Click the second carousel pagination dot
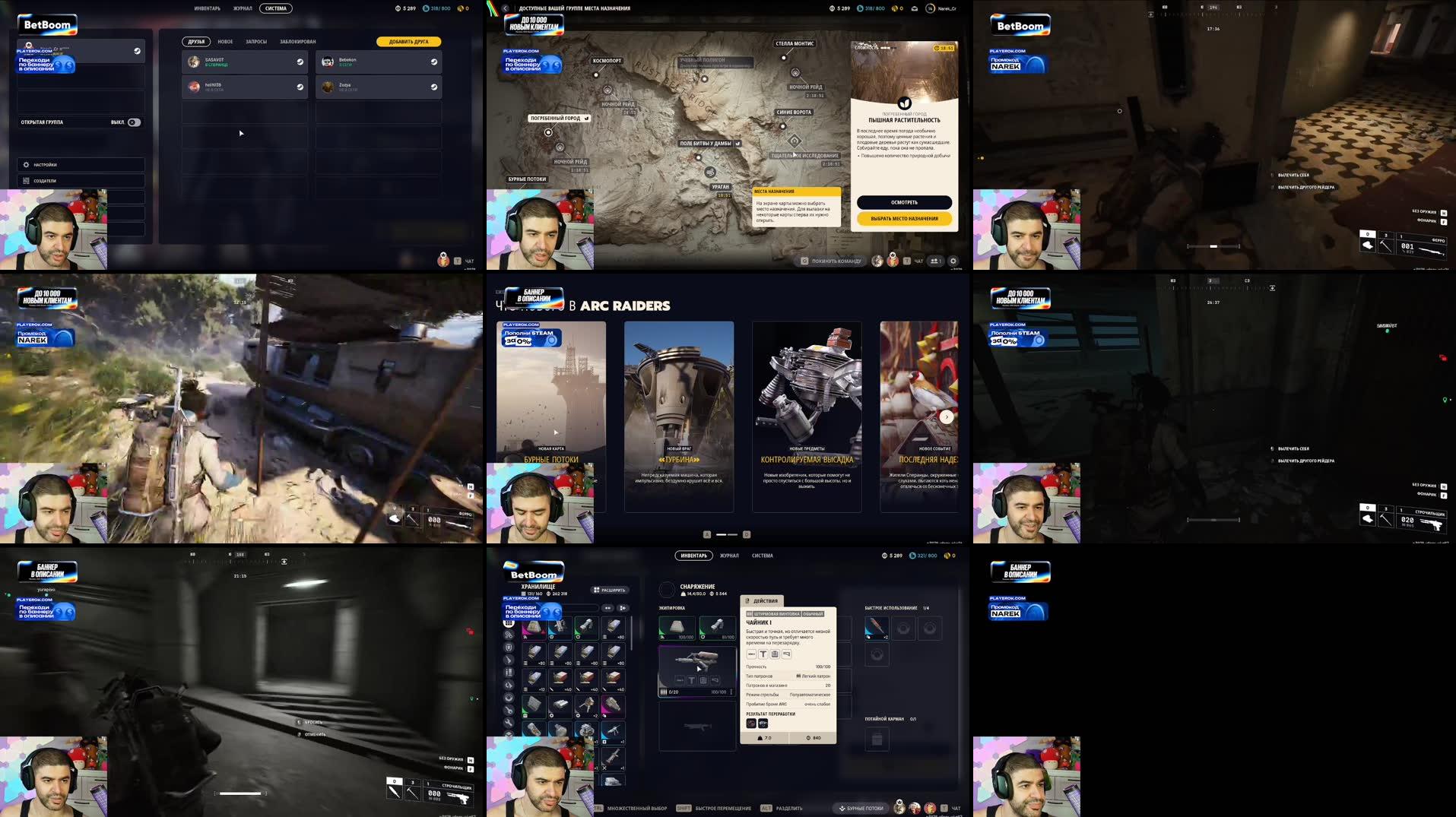Viewport: 1456px width, 817px height. 733,534
